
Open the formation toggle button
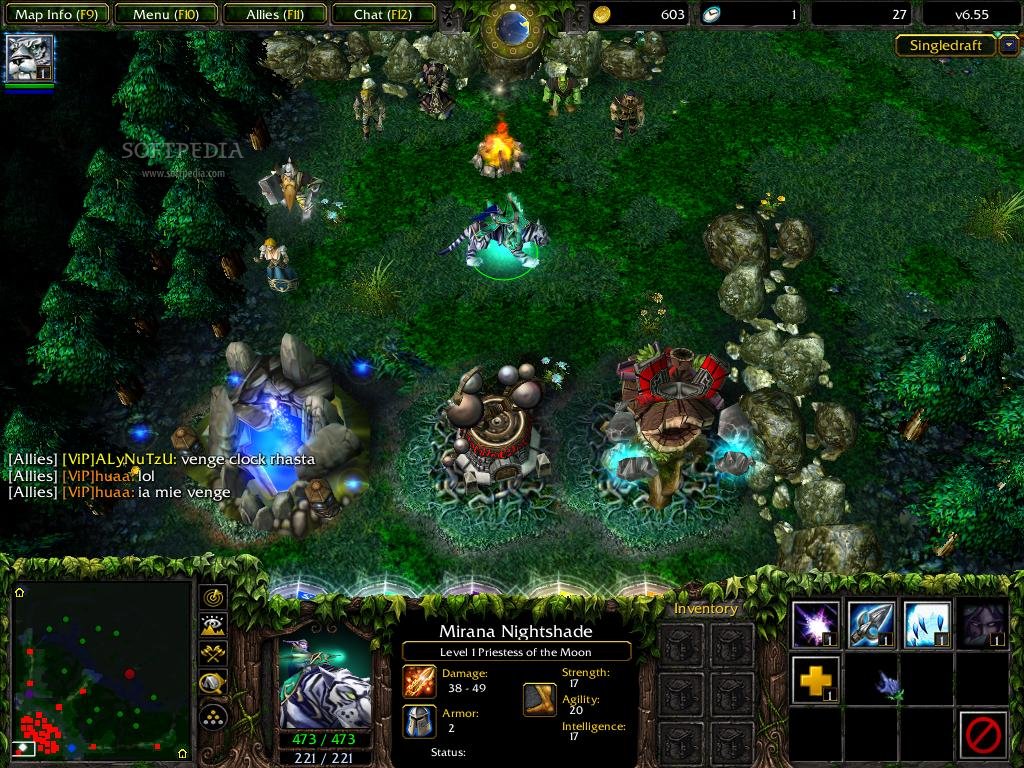click(214, 716)
